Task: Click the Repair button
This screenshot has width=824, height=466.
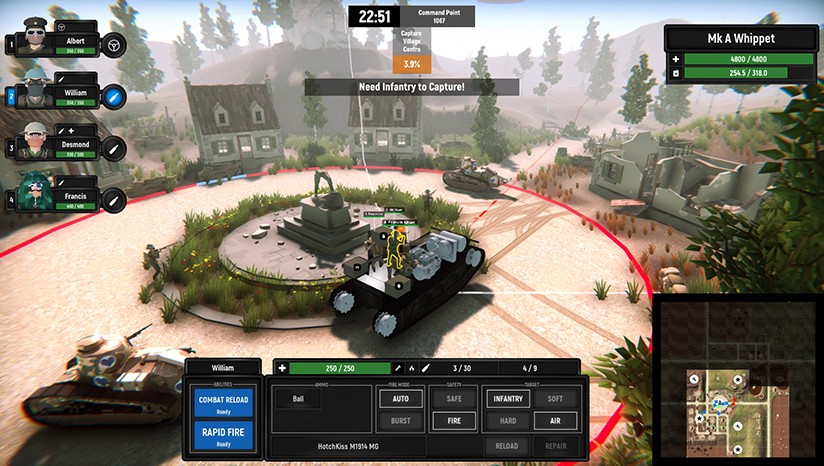Action: (x=555, y=446)
